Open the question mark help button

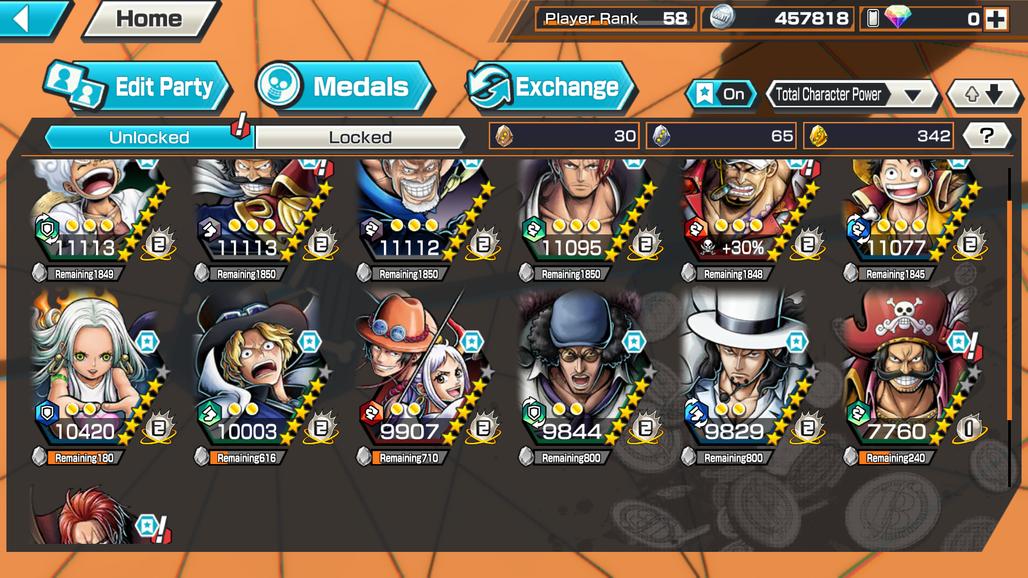tap(986, 136)
